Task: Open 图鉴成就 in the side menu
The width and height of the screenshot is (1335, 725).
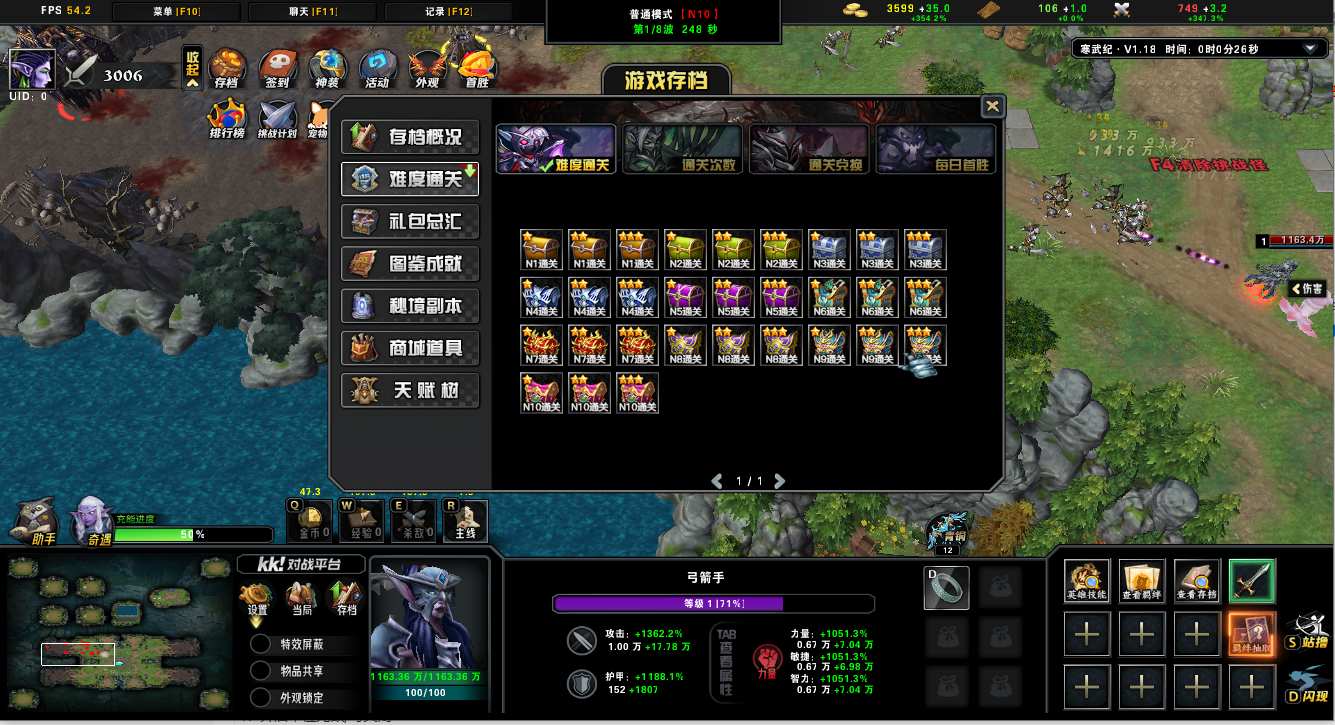Action: coord(410,264)
